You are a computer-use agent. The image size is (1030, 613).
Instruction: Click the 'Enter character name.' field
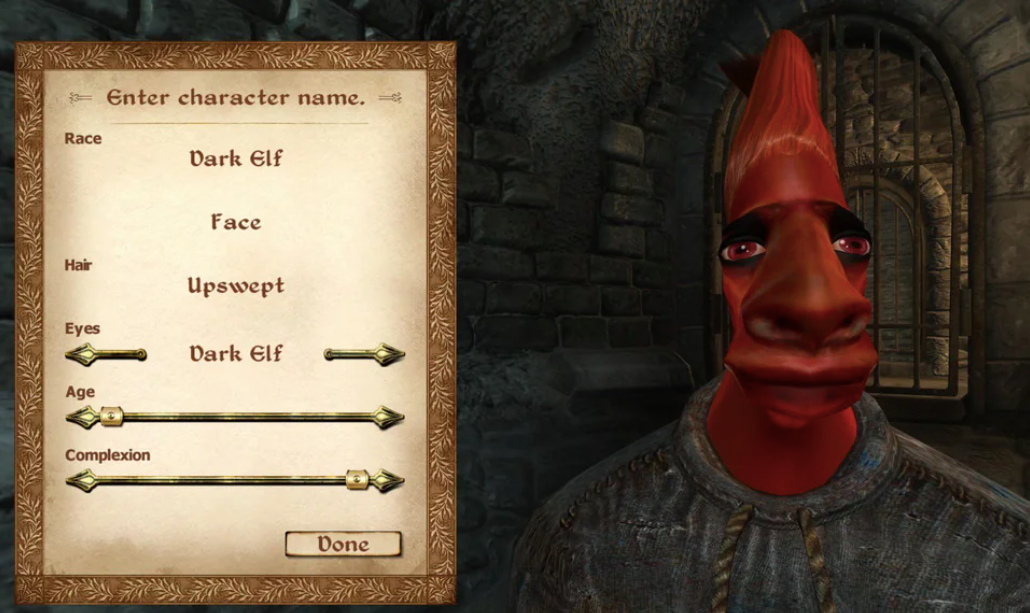point(235,98)
